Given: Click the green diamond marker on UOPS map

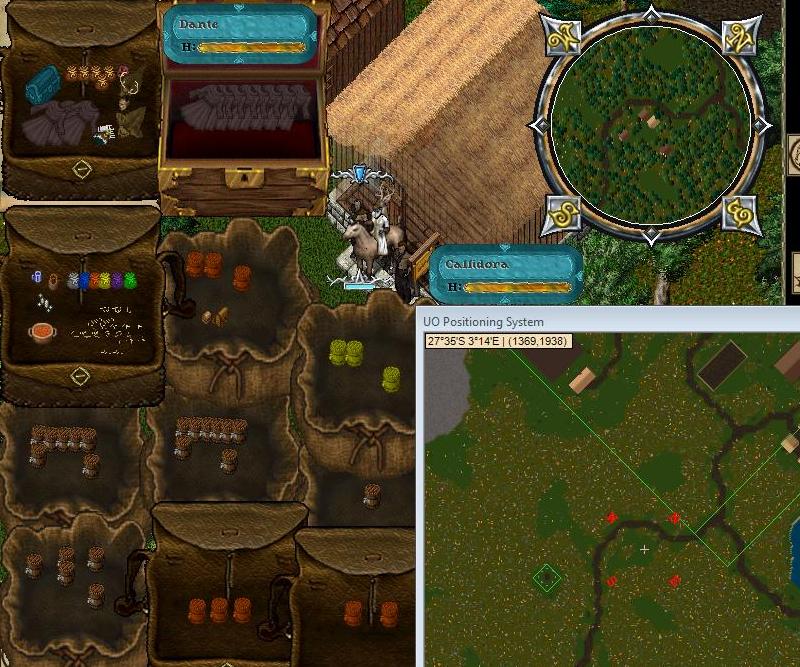Looking at the screenshot, I should [x=546, y=578].
